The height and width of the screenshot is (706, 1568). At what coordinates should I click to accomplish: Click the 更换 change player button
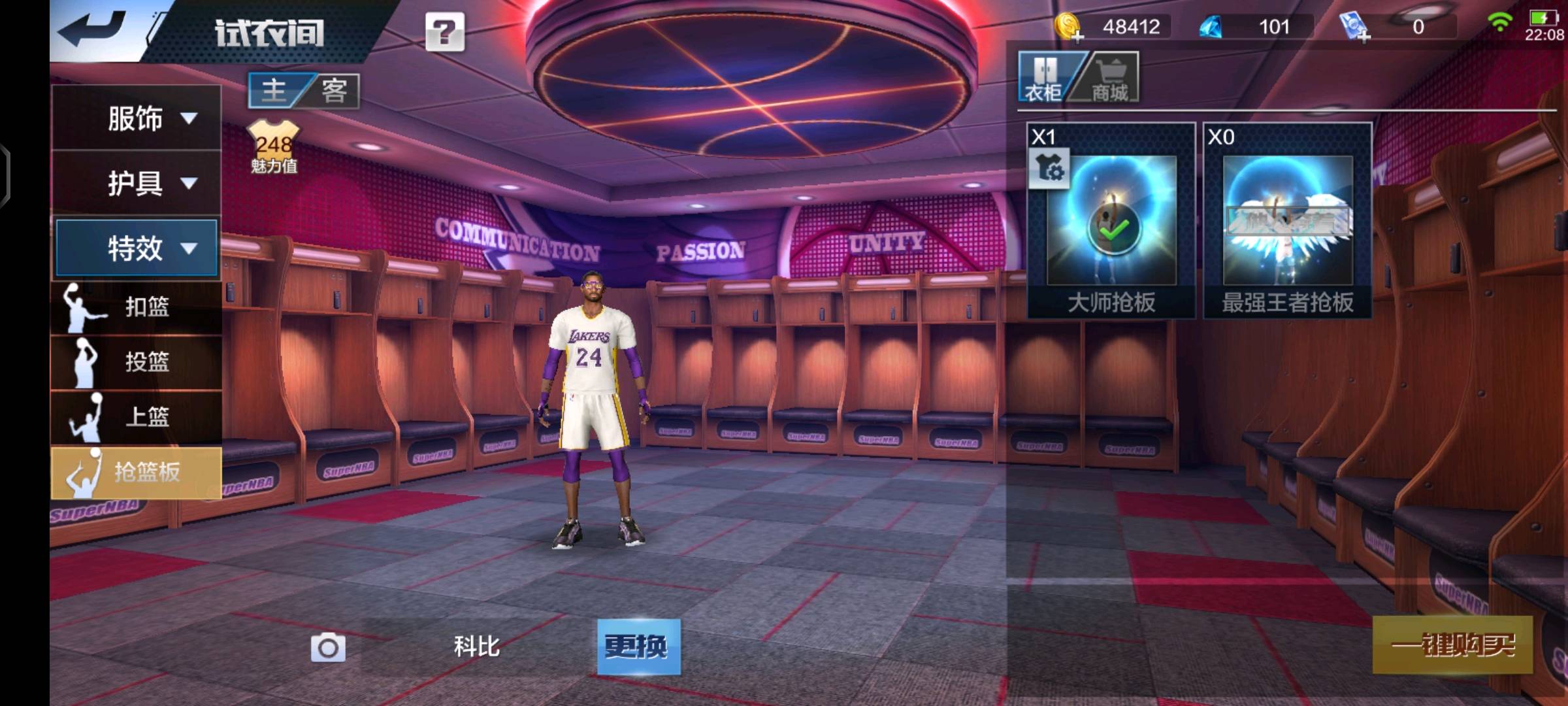tap(638, 647)
